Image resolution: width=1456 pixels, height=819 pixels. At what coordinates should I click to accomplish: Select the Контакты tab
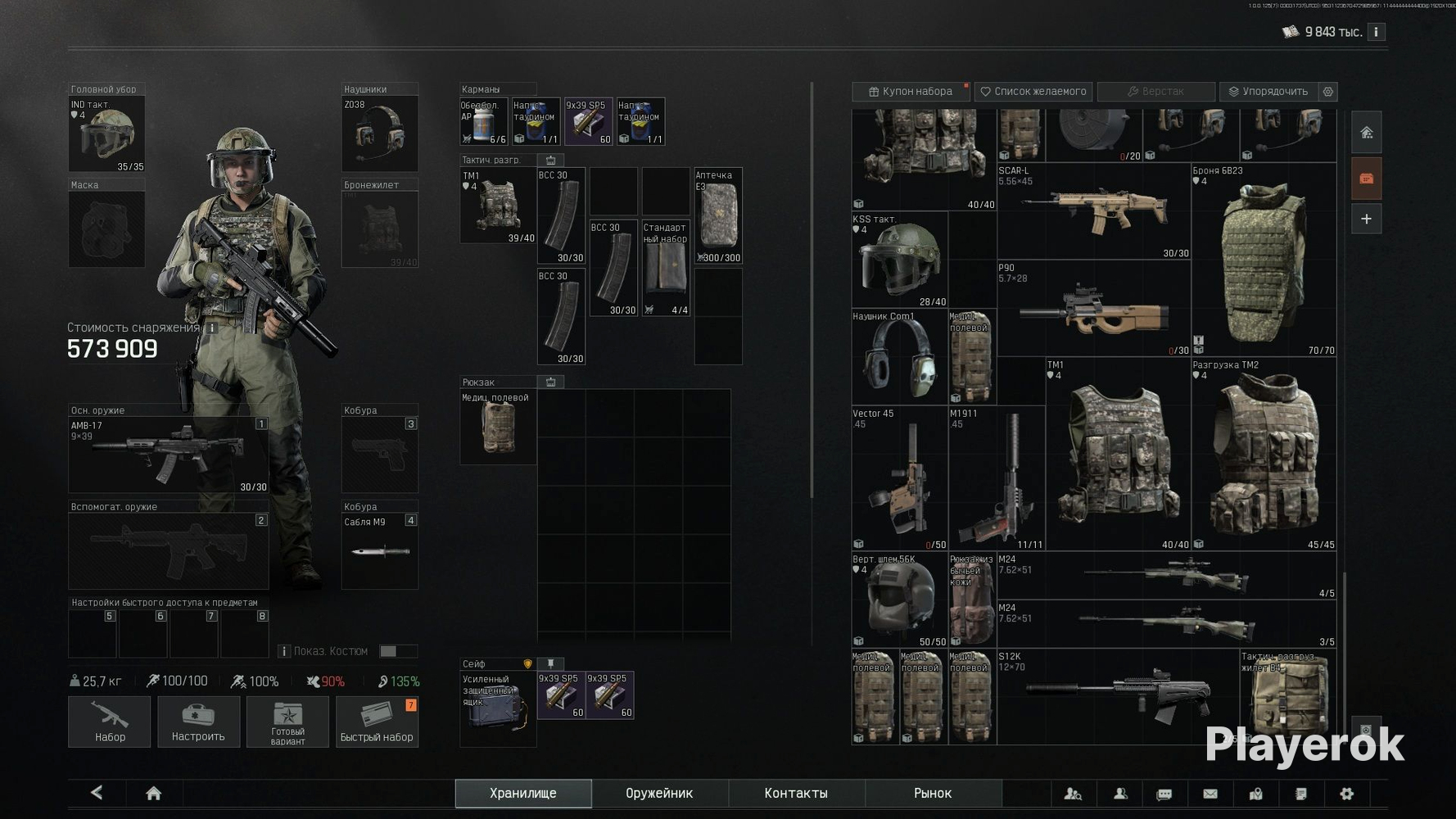point(796,793)
